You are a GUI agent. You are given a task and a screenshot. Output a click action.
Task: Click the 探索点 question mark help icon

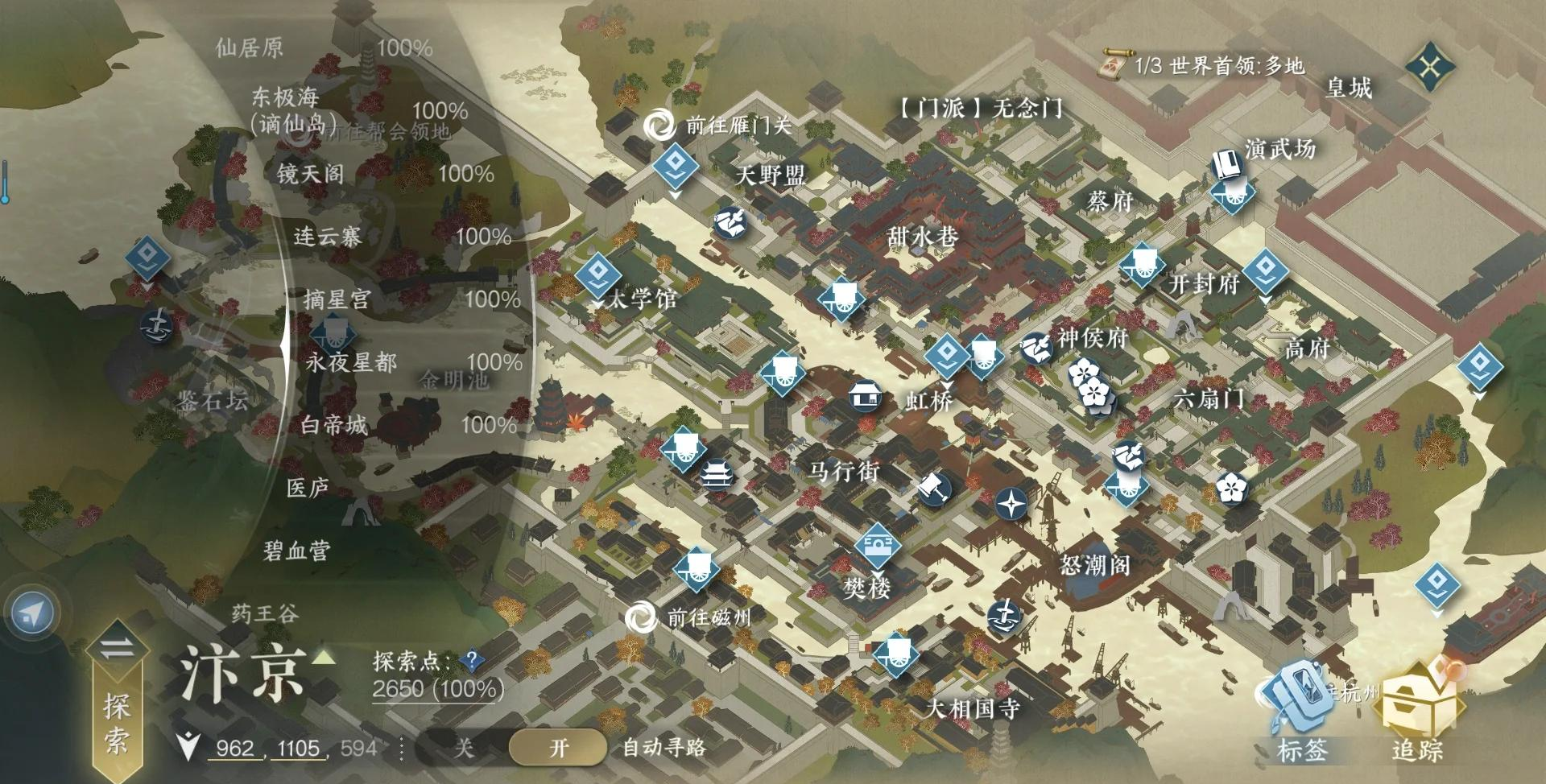472,662
